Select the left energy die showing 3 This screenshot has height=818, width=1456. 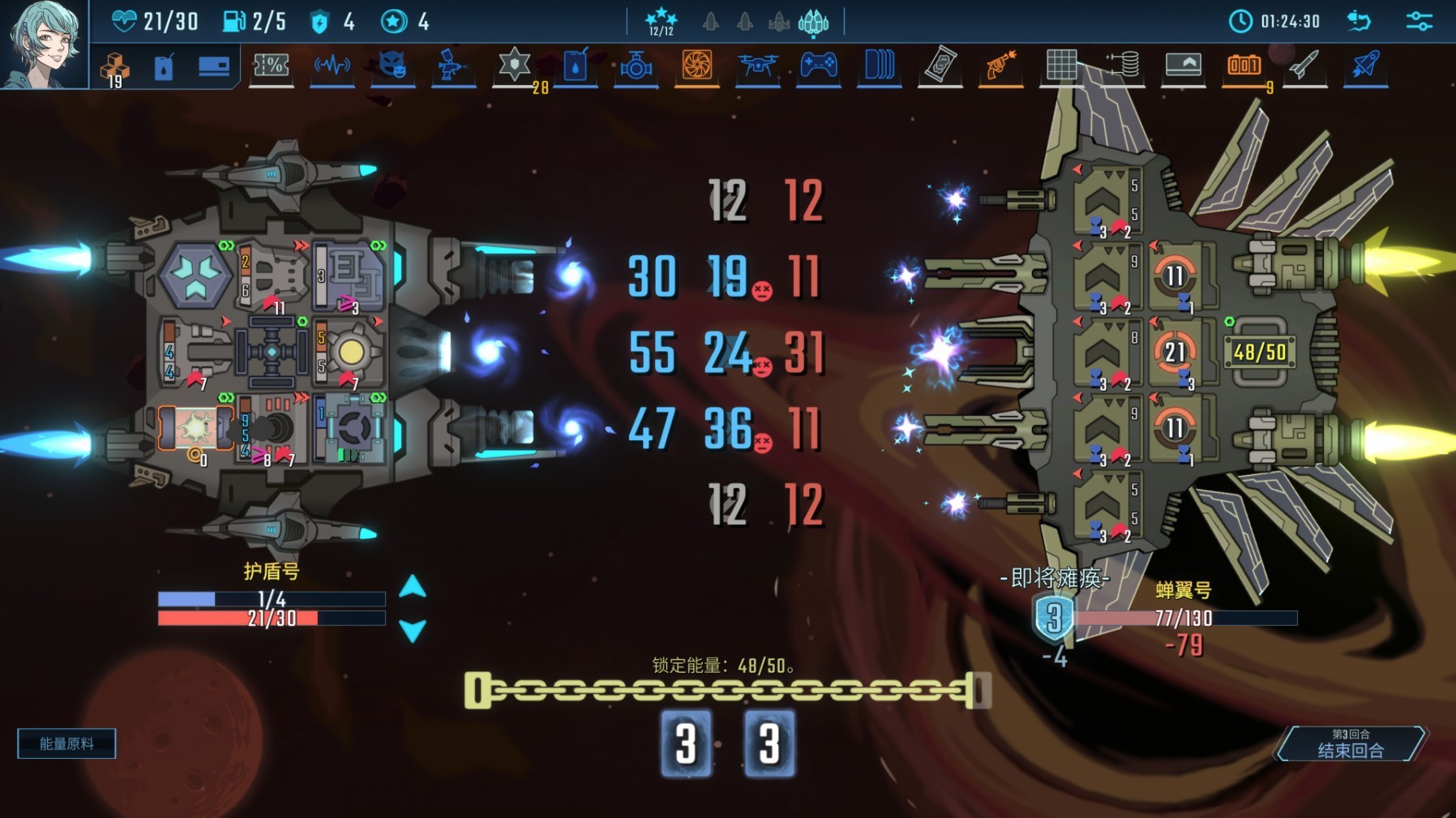tap(686, 743)
